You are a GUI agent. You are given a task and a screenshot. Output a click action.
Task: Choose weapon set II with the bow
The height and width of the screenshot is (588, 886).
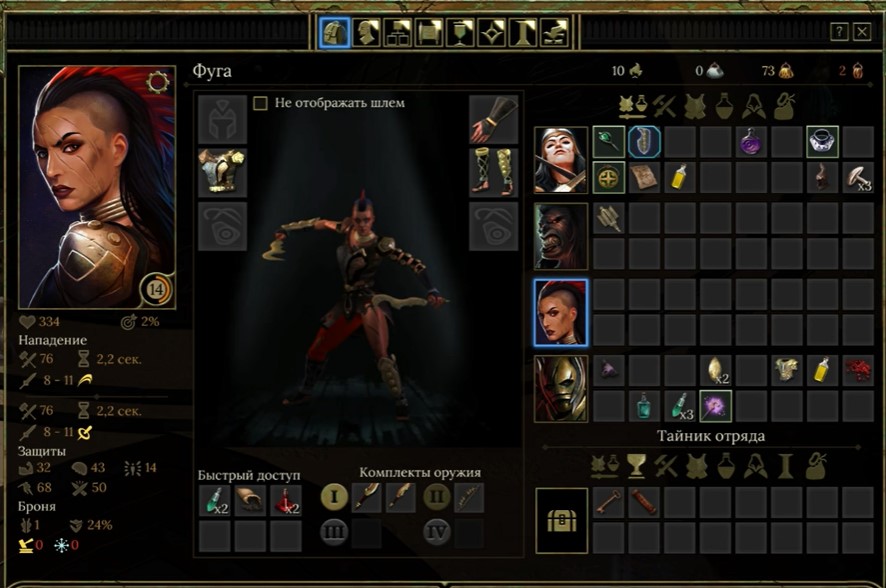coord(436,496)
